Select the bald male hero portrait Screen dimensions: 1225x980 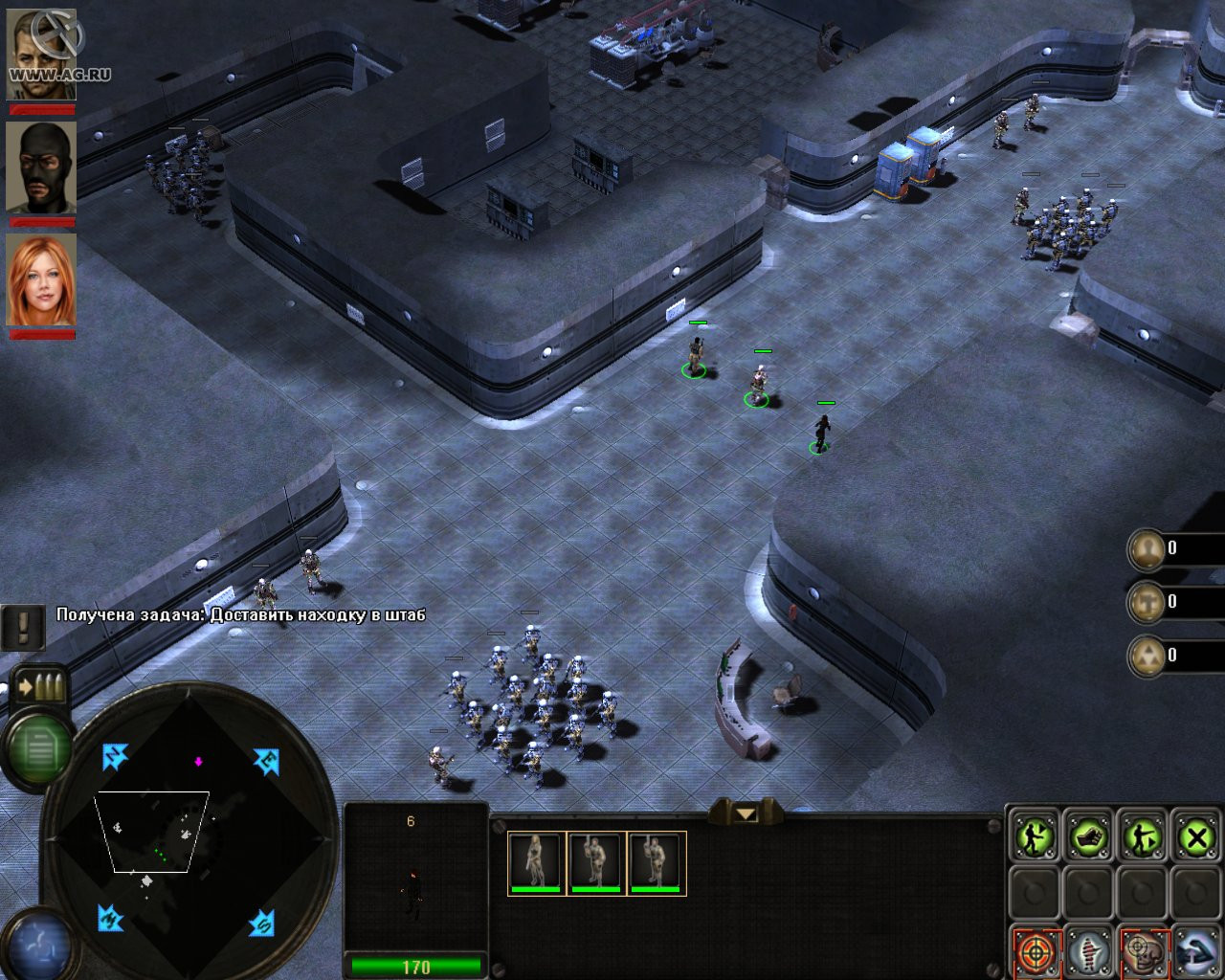(x=41, y=55)
